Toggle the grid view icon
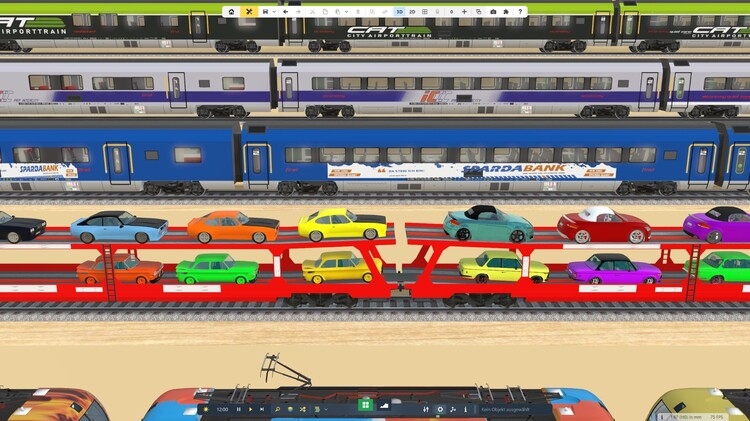This screenshot has height=421, width=750. point(426,11)
